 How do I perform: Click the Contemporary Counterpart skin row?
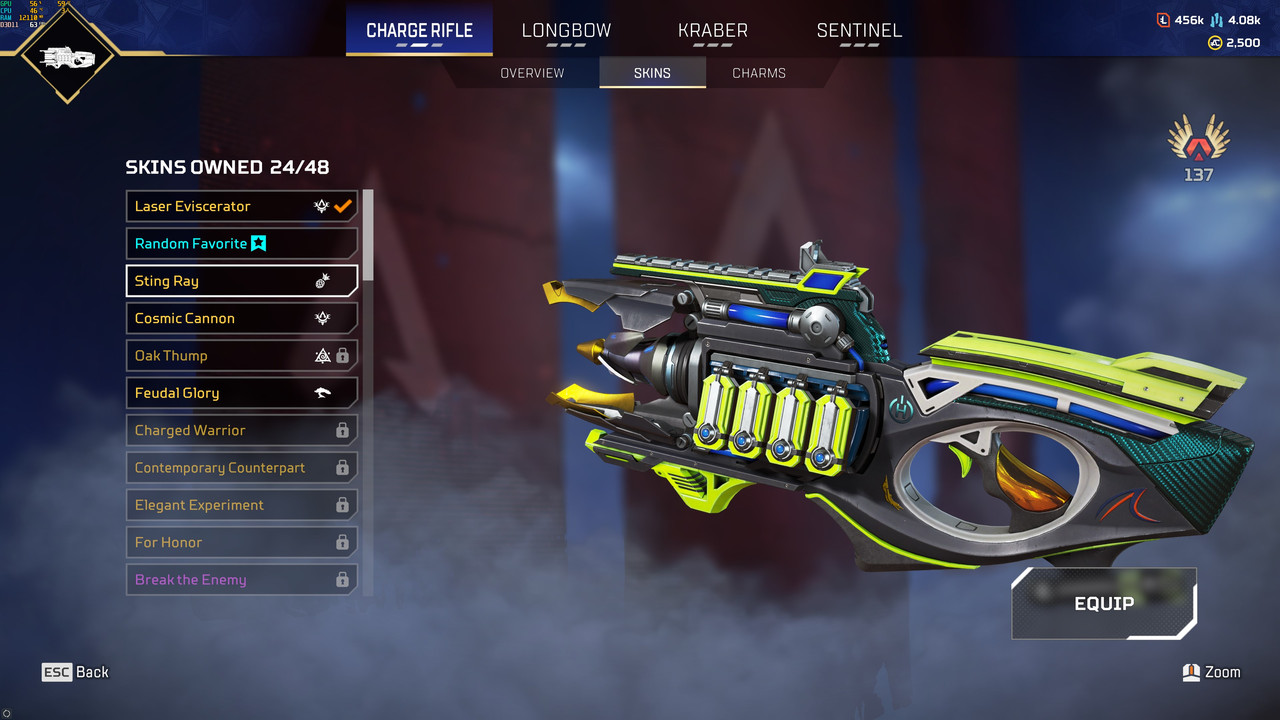point(241,468)
